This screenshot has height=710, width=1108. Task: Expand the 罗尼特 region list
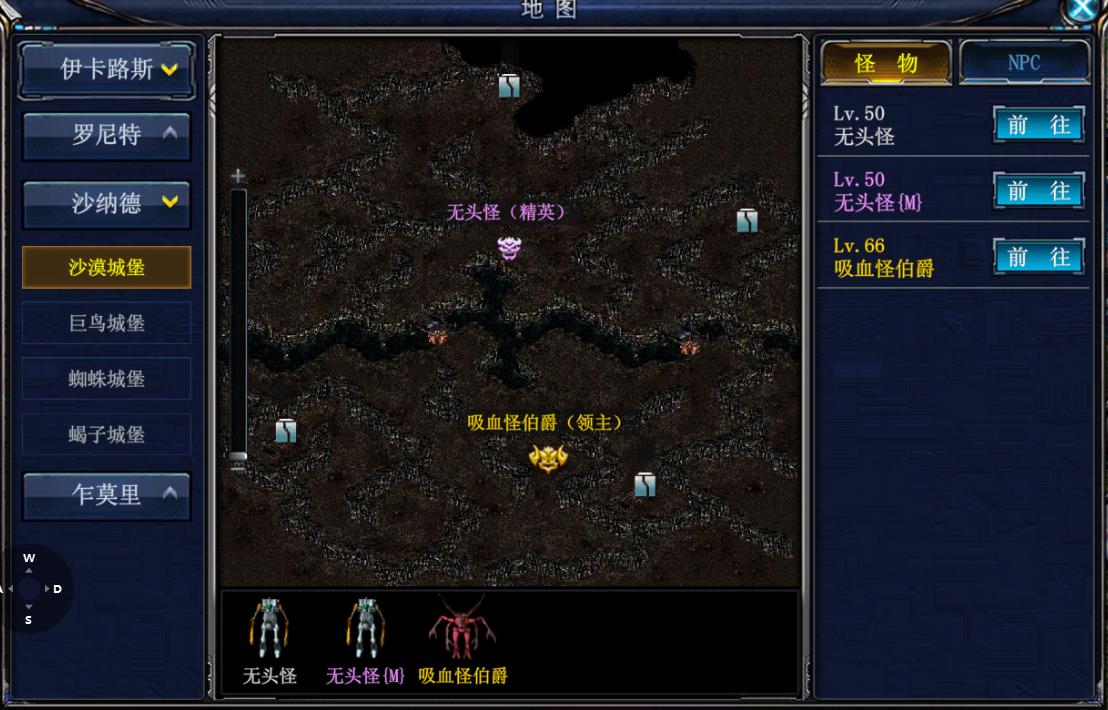click(106, 135)
